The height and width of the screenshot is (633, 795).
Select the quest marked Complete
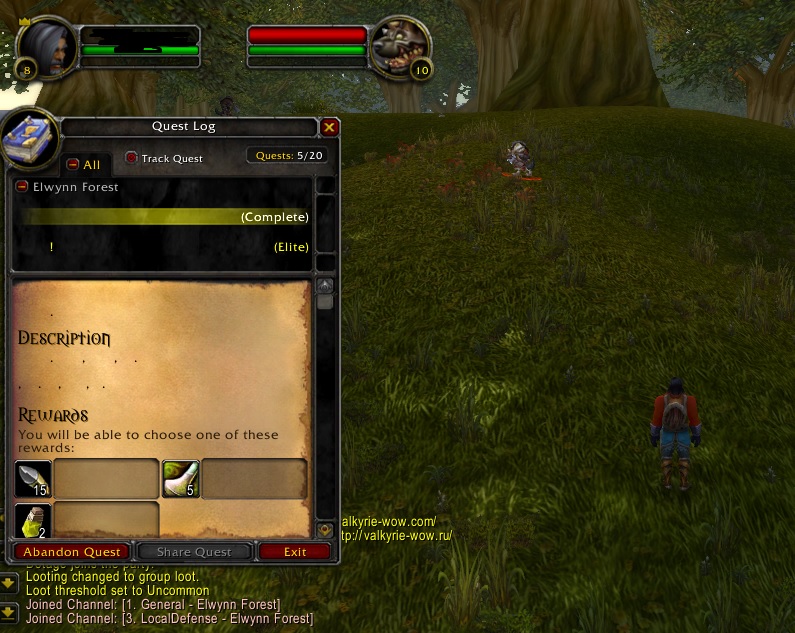tap(165, 217)
